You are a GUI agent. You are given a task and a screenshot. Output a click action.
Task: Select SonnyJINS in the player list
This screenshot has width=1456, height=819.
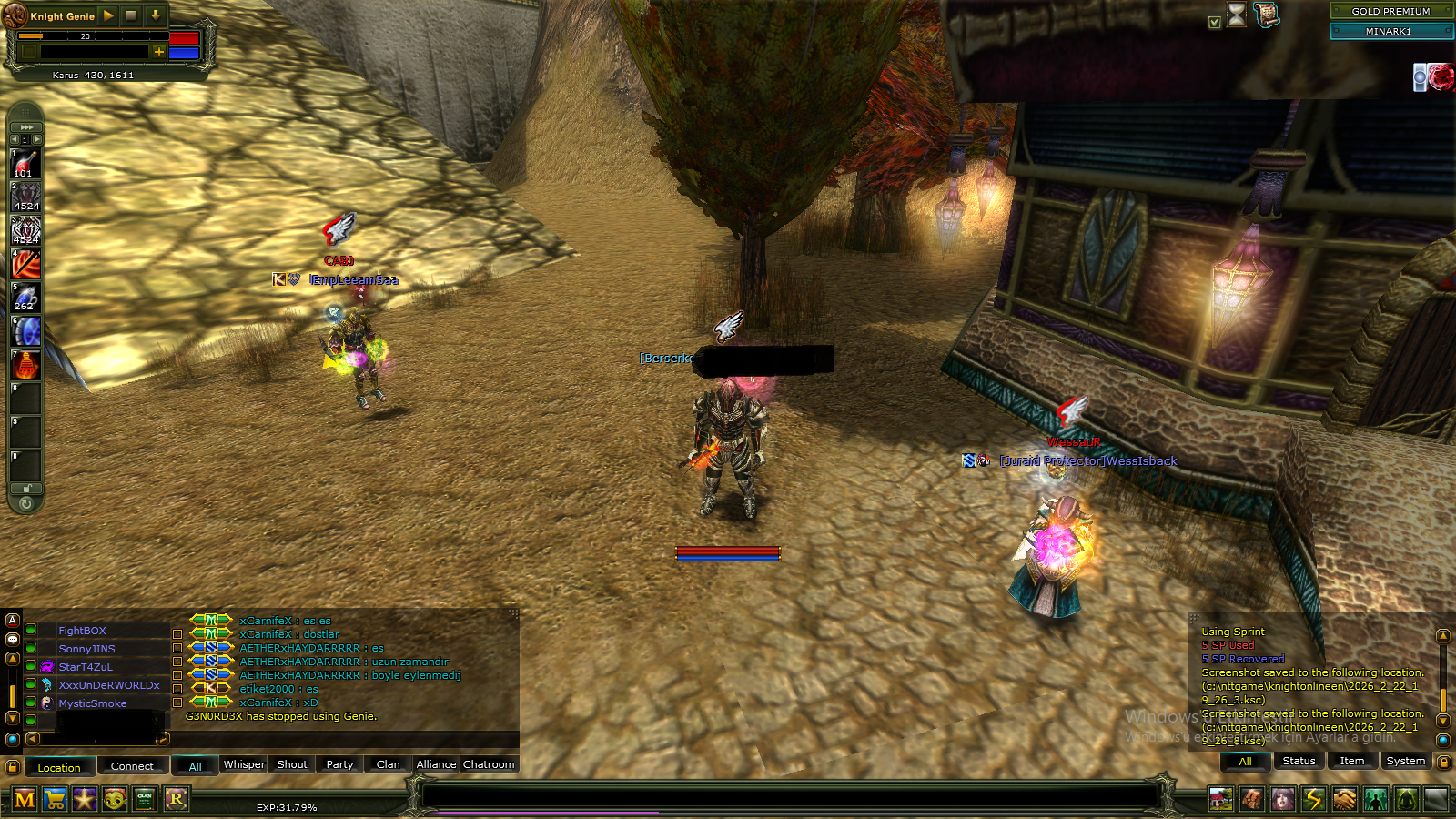86,649
